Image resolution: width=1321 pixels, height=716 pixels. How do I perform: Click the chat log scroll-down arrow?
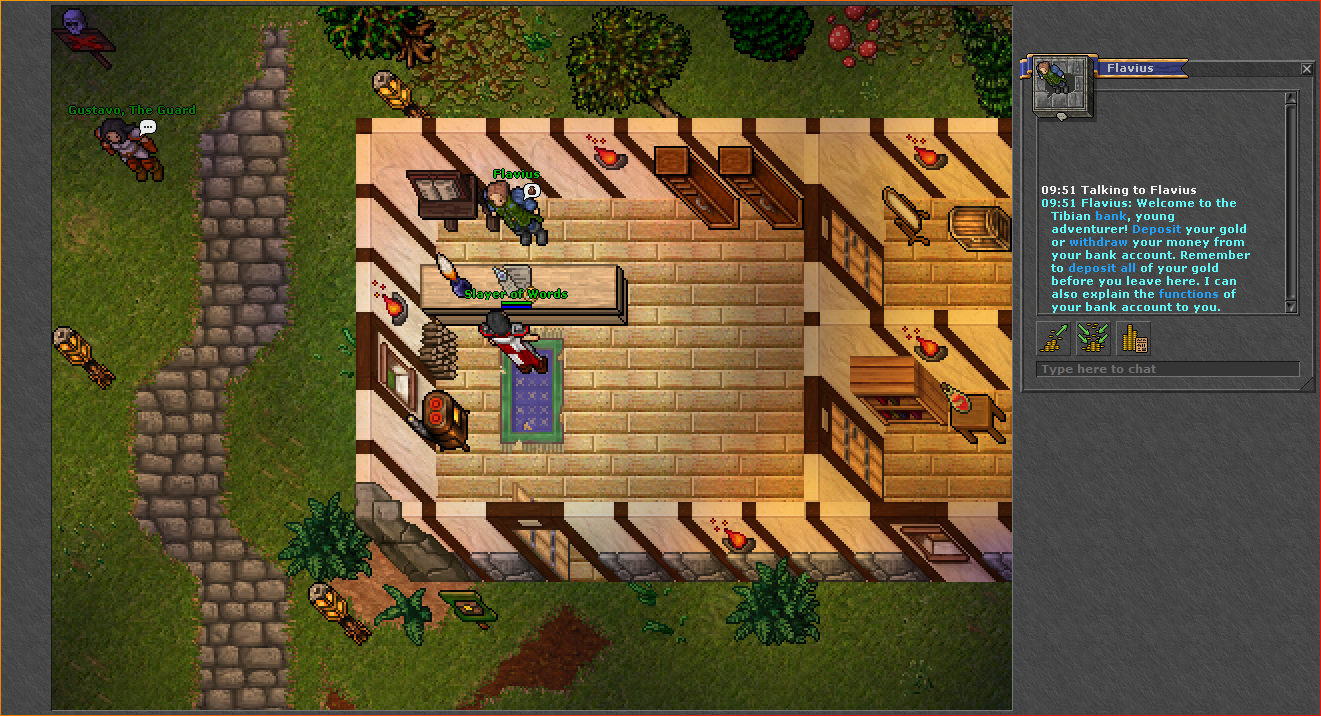click(1290, 307)
